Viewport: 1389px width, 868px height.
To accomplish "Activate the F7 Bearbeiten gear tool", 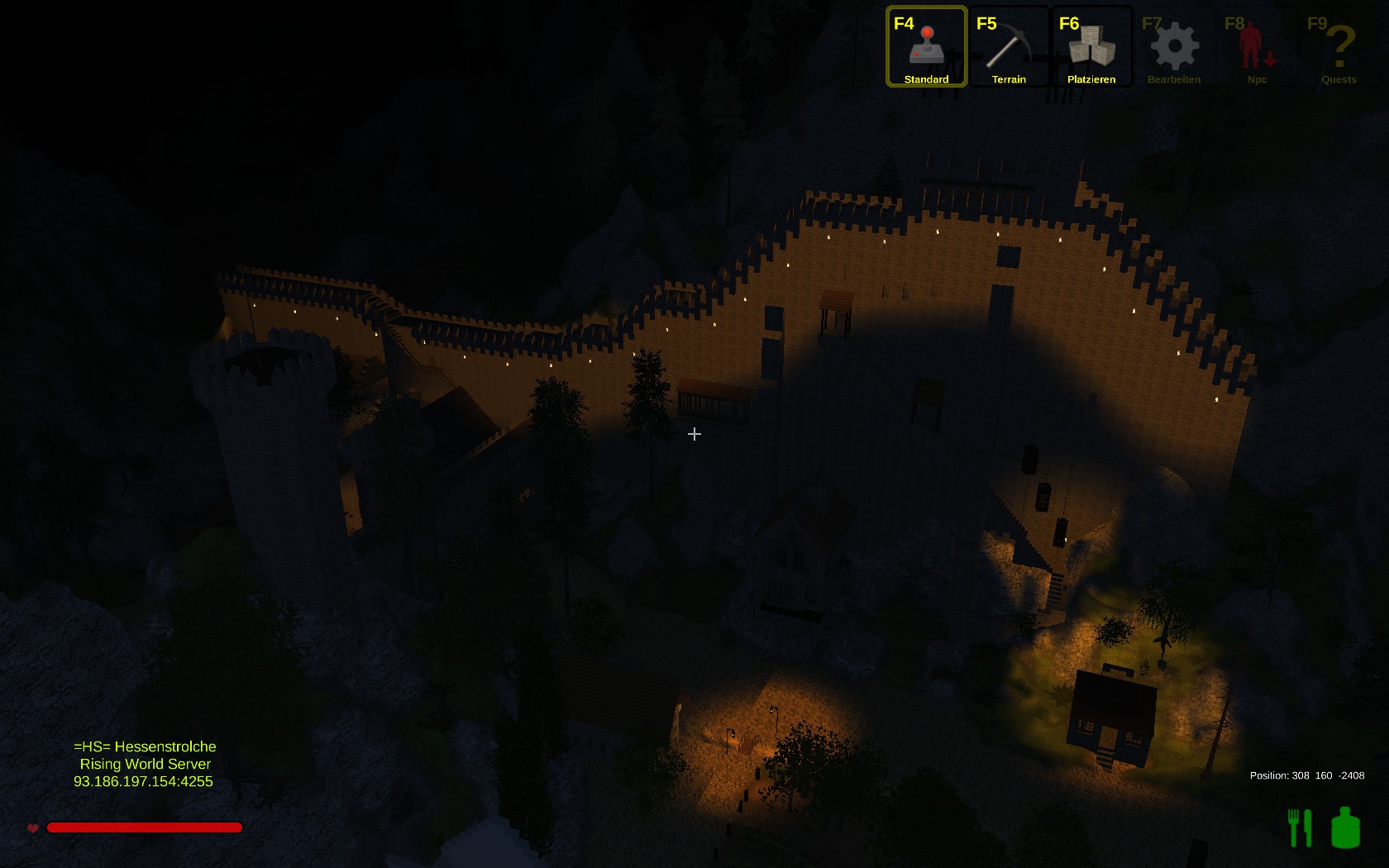I will pos(1174,47).
